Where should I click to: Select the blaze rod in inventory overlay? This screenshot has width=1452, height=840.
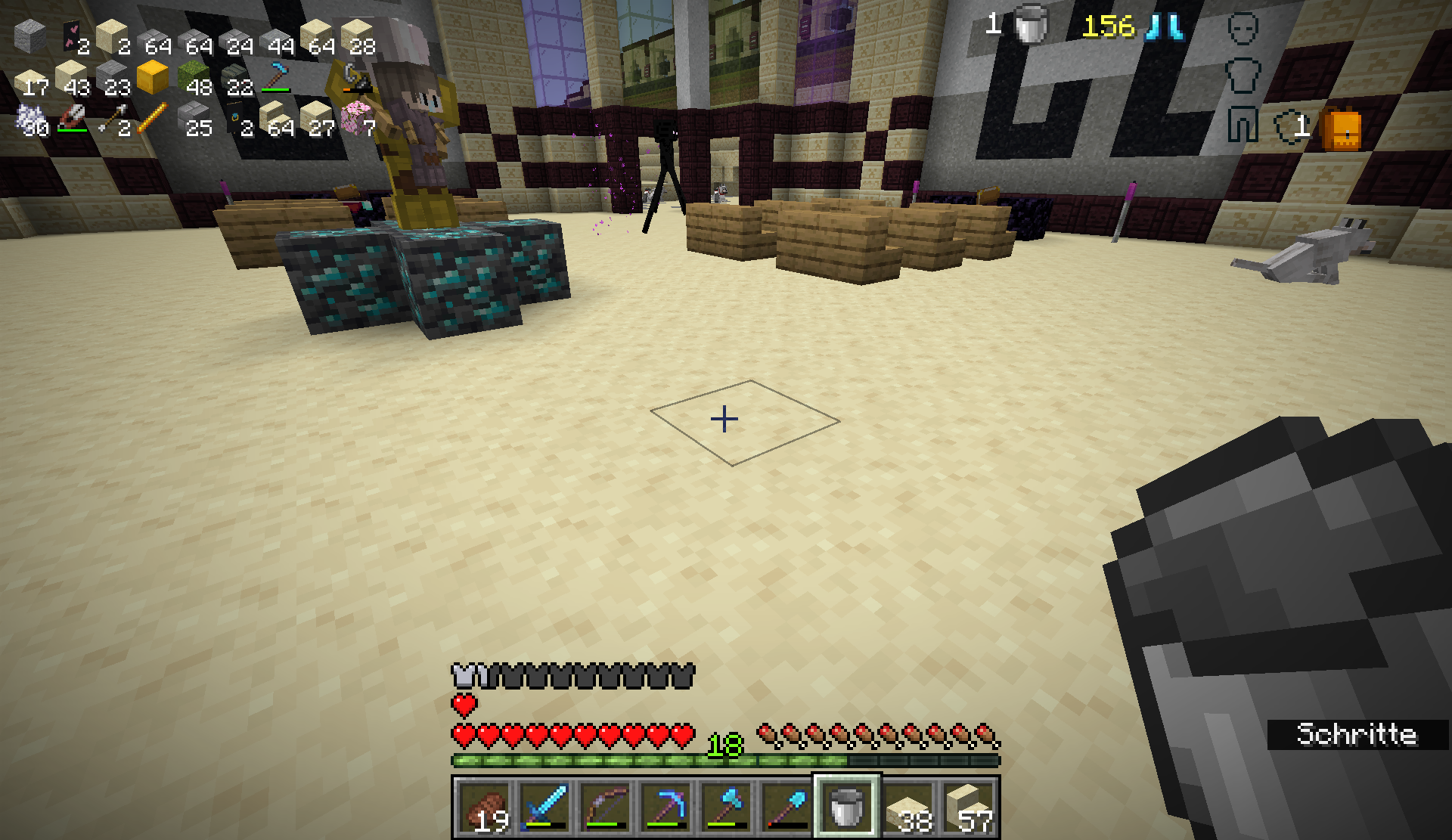point(152,119)
